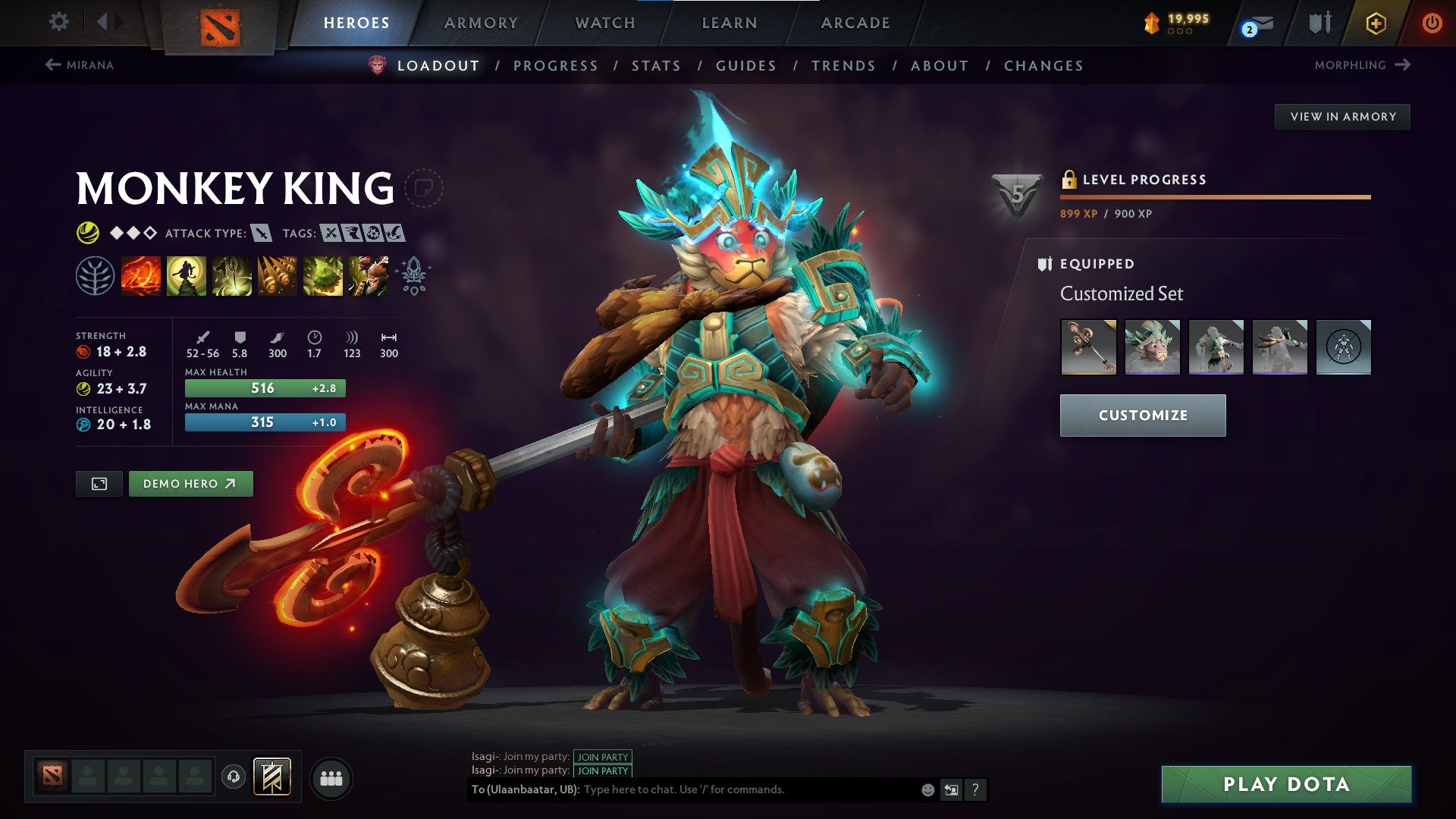Open the Talent Tree icon

[93, 276]
